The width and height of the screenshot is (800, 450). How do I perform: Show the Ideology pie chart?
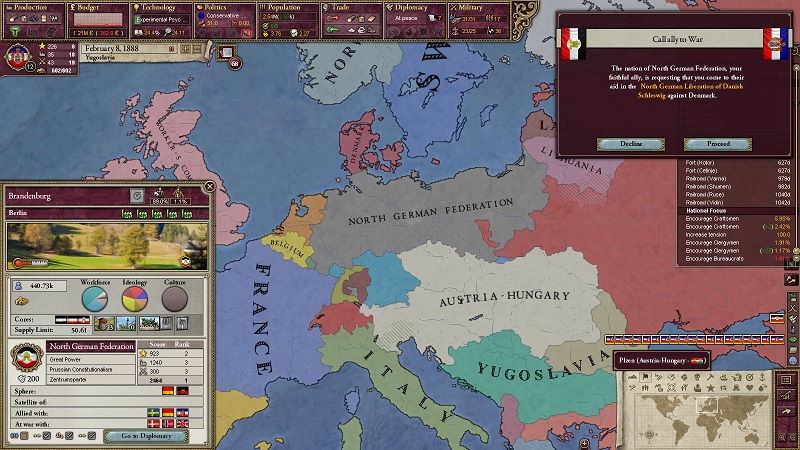pos(135,299)
